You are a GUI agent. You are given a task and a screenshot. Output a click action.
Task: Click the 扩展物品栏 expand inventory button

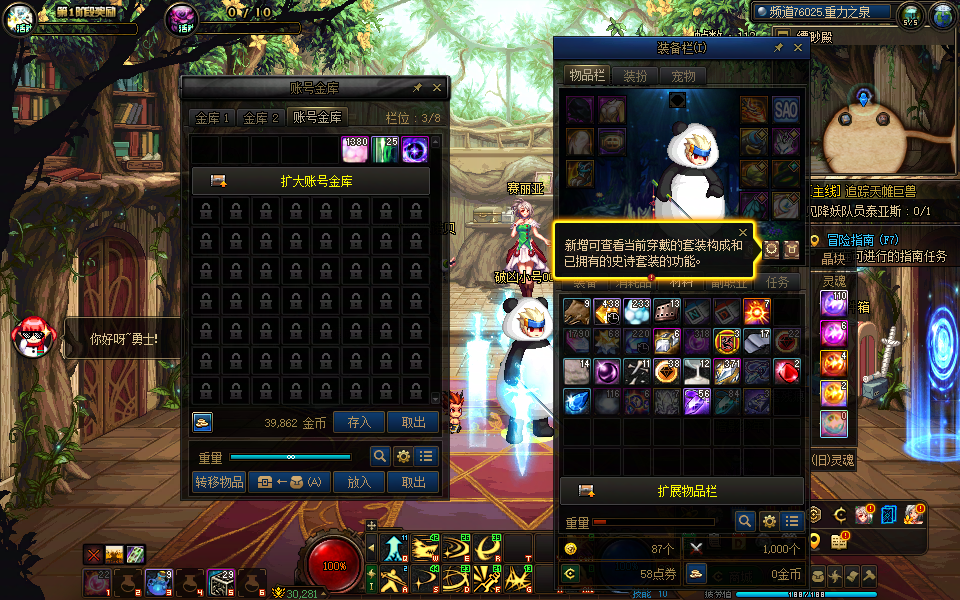pyautogui.click(x=682, y=491)
